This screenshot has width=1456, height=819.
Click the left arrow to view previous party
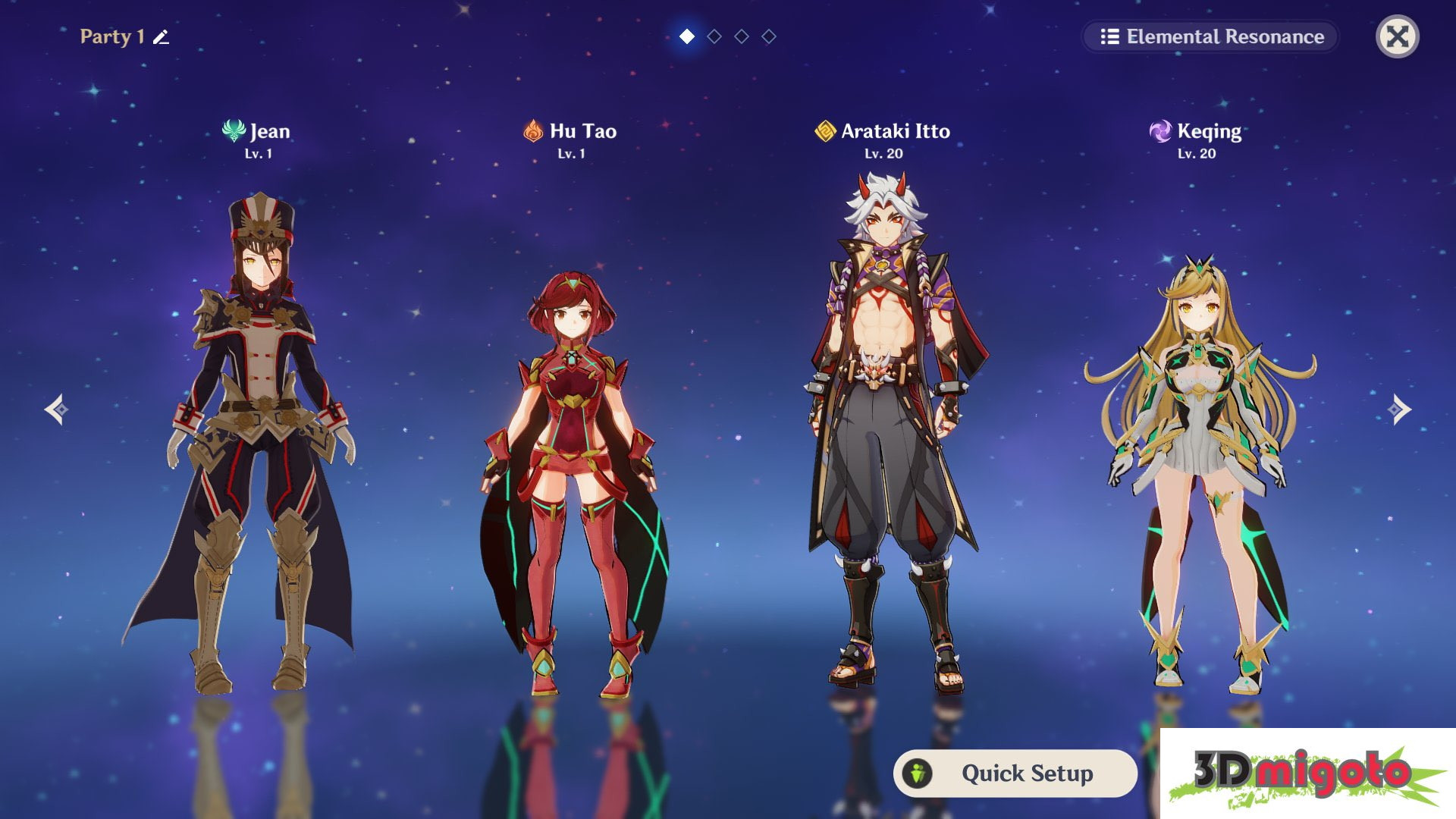point(58,409)
